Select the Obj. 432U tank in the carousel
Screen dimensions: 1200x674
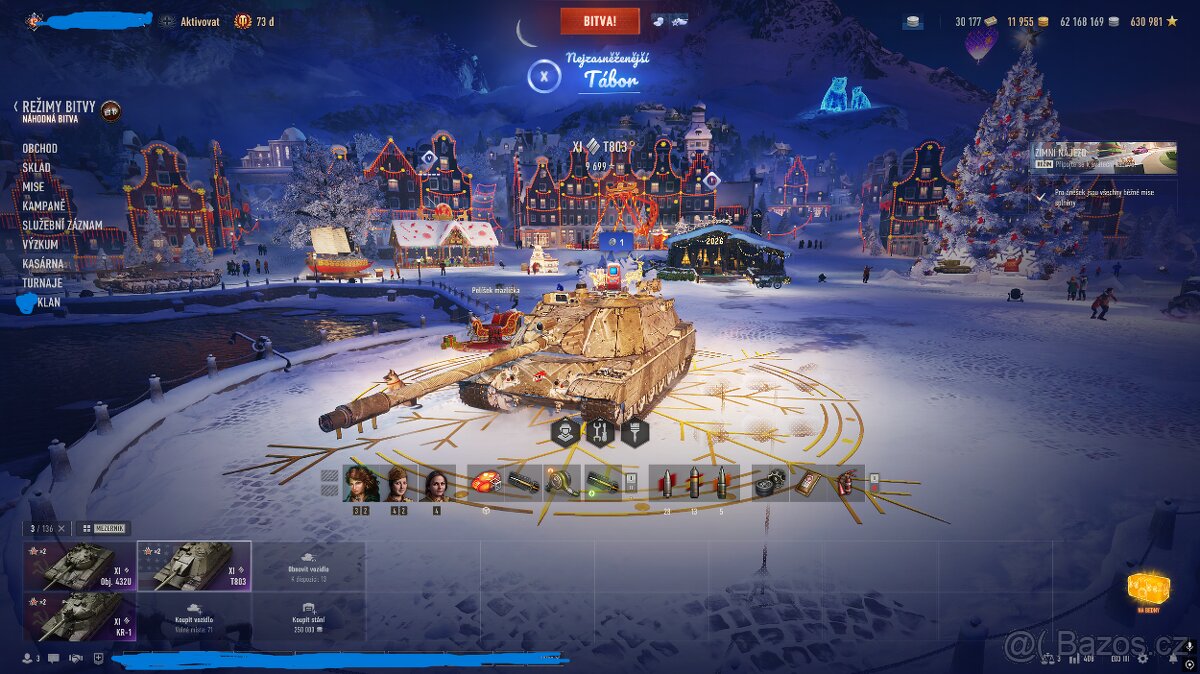pyautogui.click(x=79, y=566)
